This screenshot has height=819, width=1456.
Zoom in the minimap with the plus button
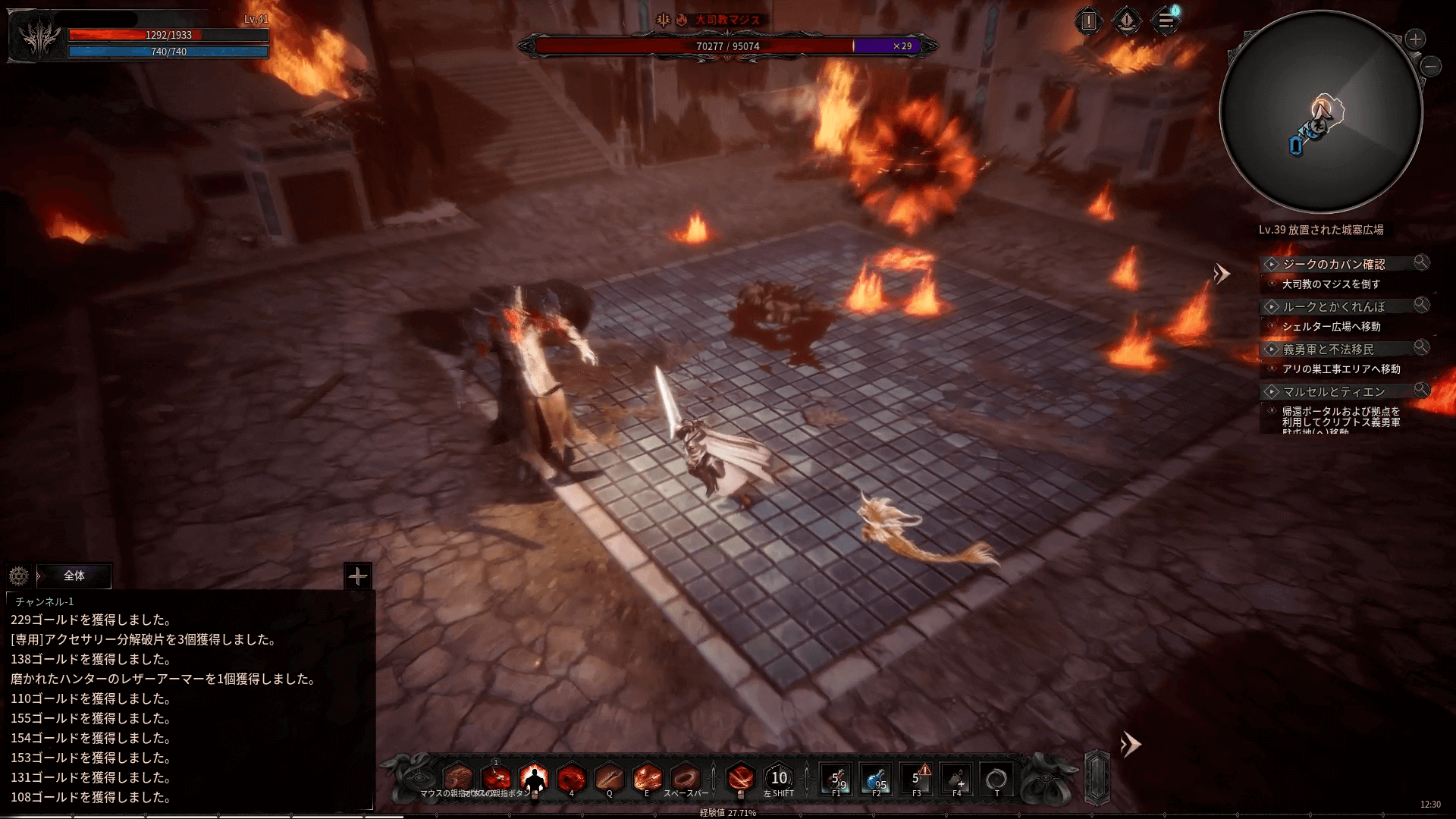[x=1415, y=39]
